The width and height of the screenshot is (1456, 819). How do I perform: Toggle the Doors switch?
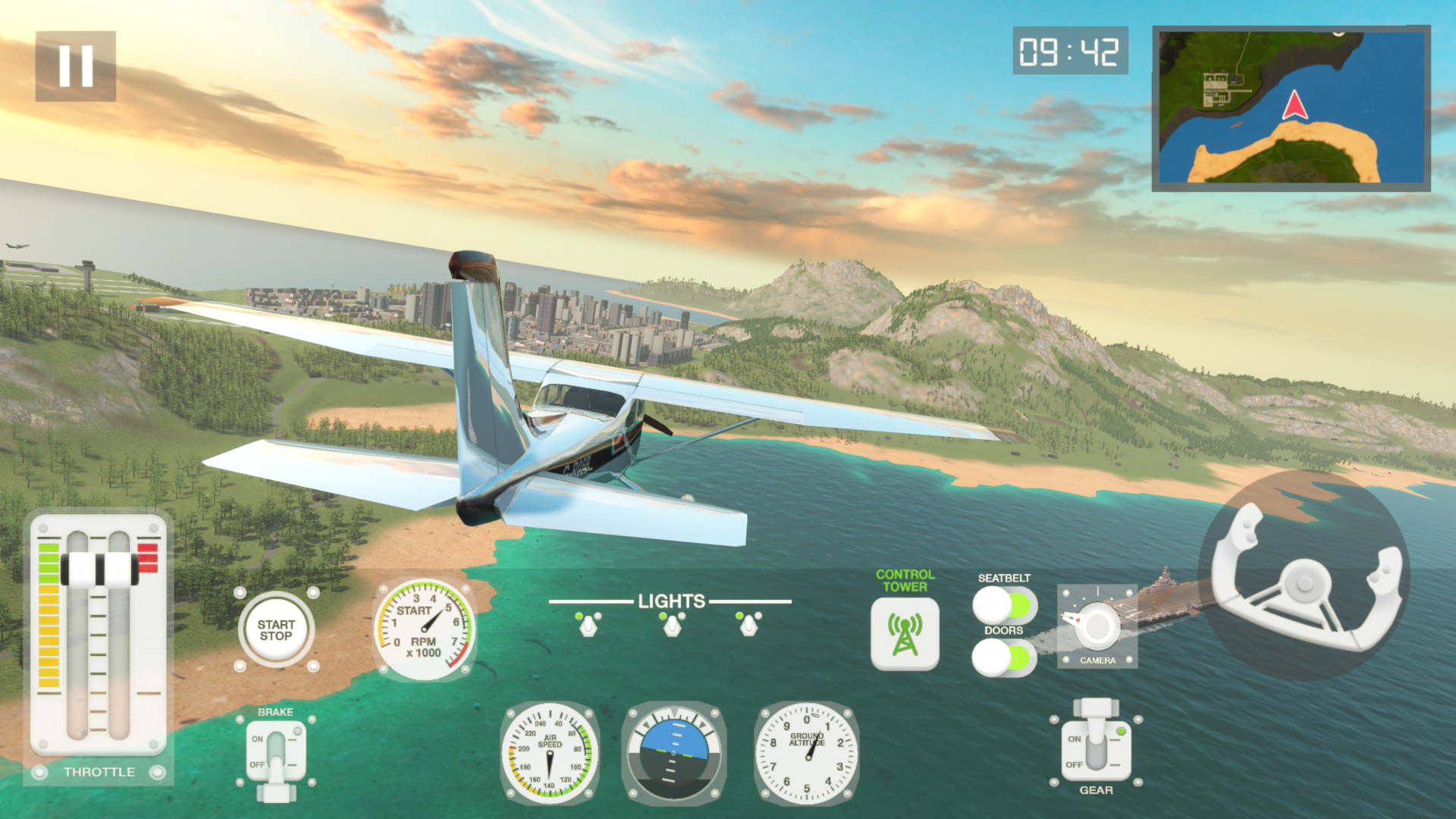pos(1003,654)
